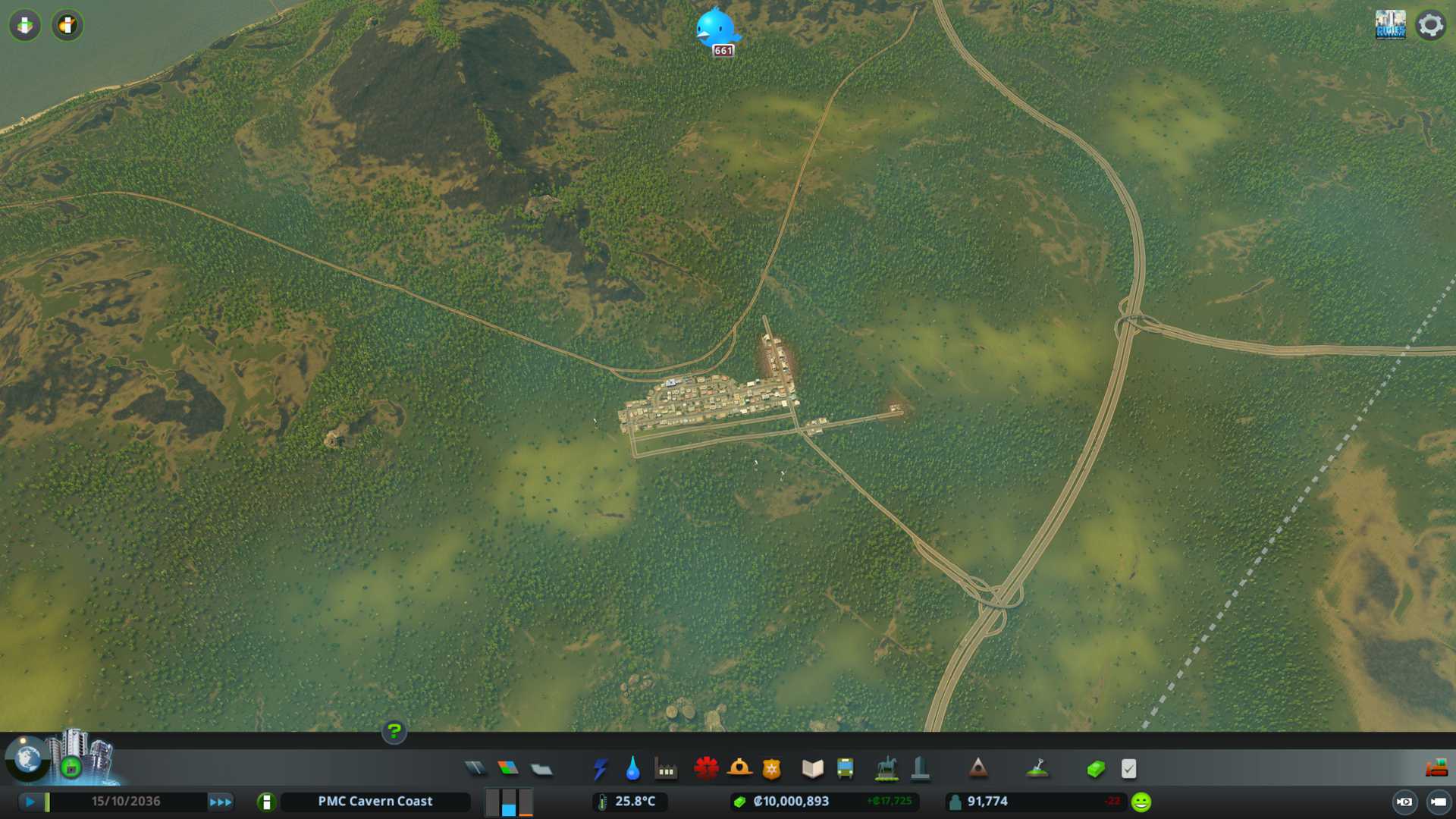Activate the free camera mode button

coord(1438,802)
